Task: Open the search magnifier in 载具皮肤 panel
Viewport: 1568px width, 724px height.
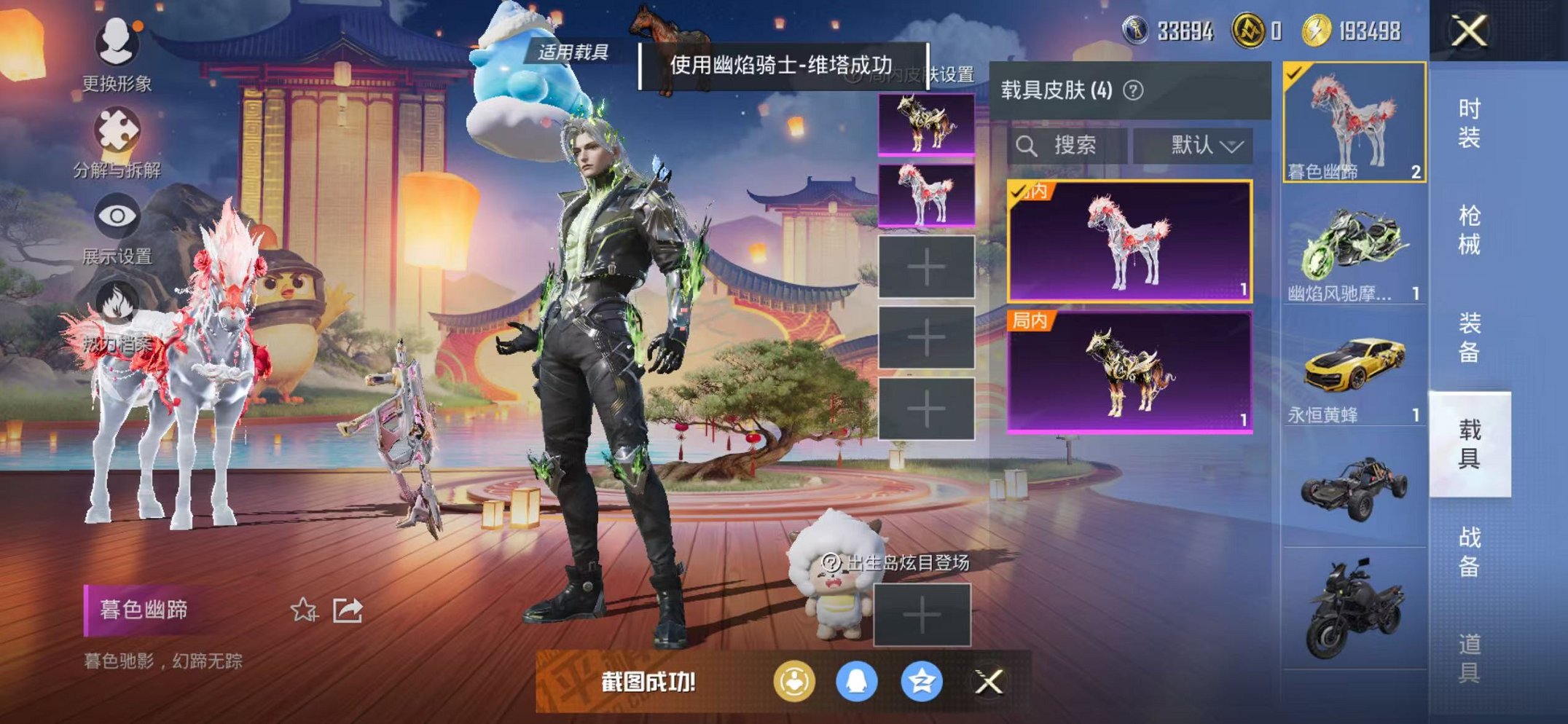Action: coord(1029,145)
